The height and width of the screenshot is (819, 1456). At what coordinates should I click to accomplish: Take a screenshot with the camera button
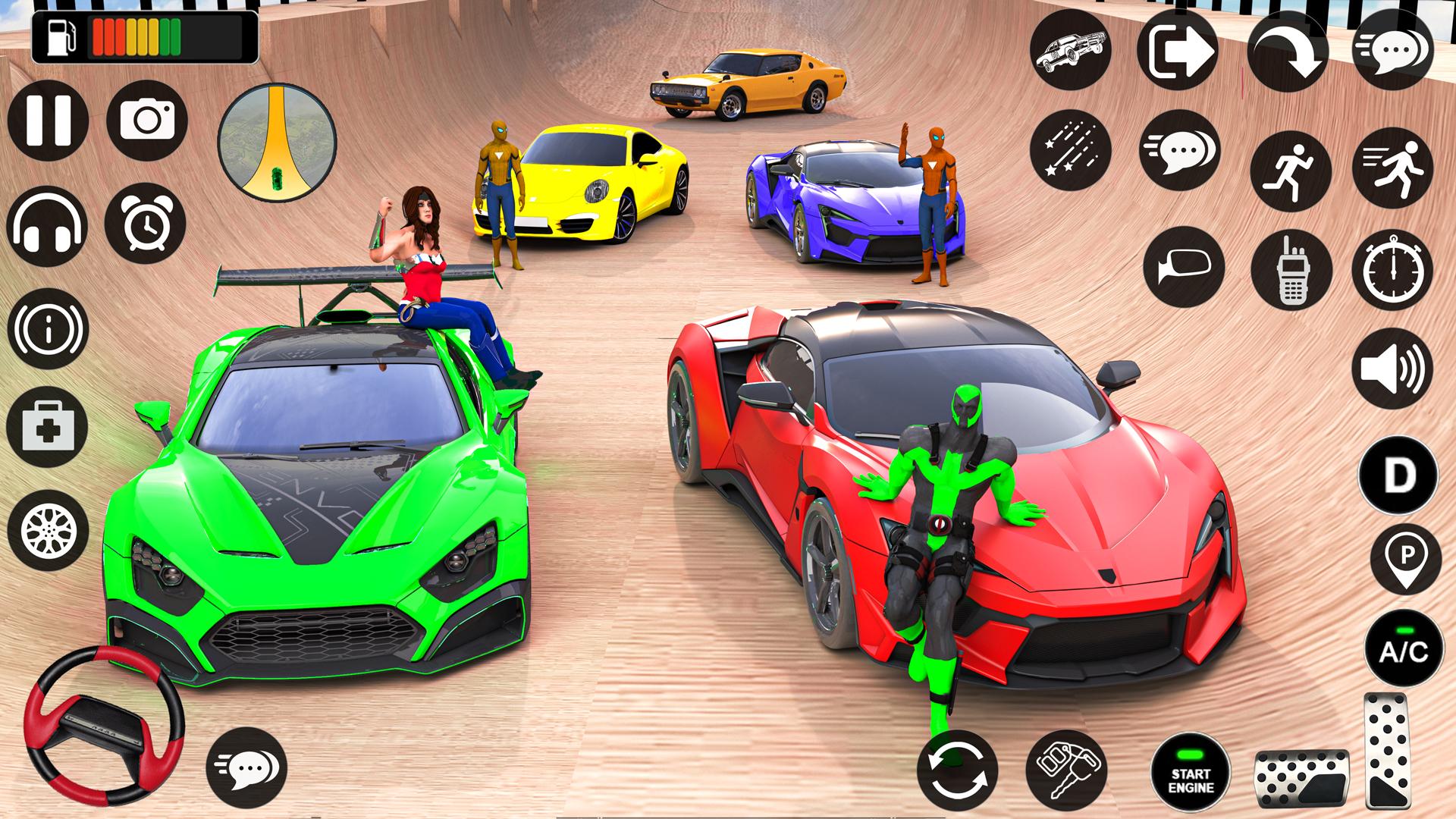coord(147,121)
